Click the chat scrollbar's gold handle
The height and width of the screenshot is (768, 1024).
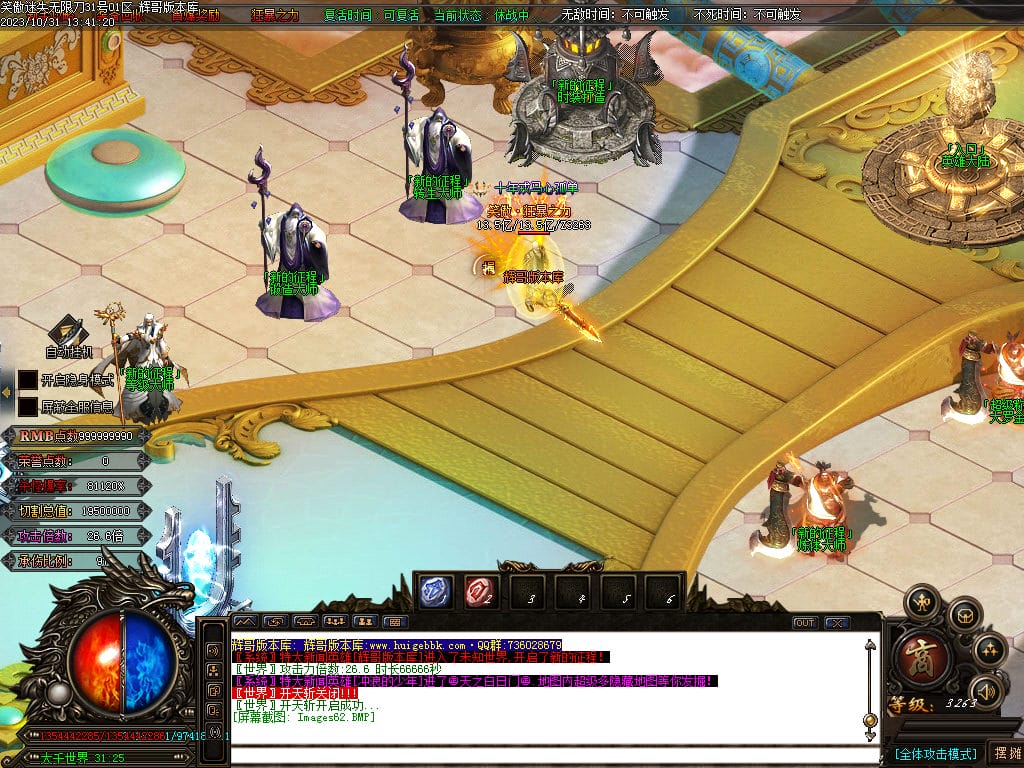(x=869, y=719)
